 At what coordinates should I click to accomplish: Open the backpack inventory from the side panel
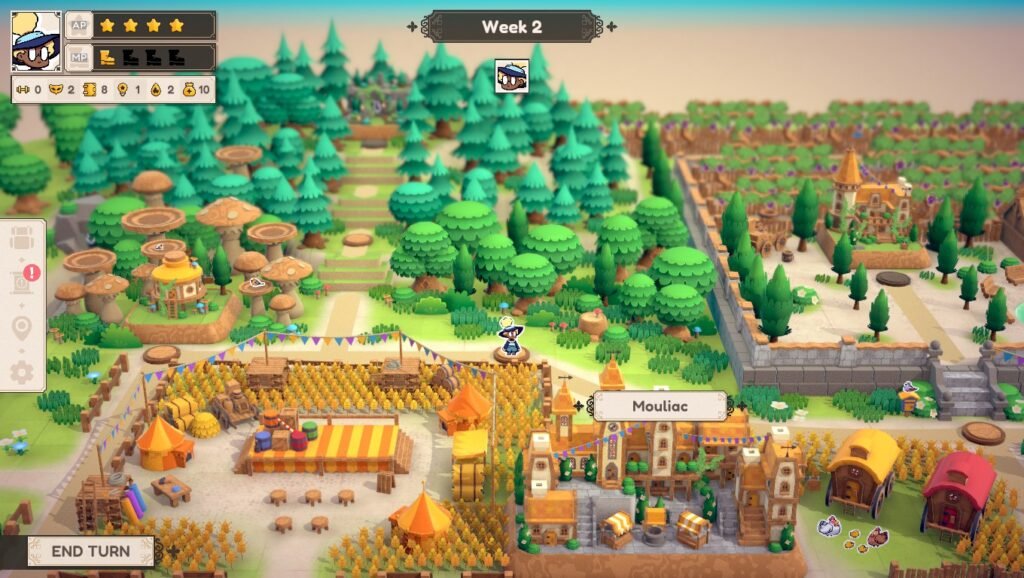[x=22, y=240]
